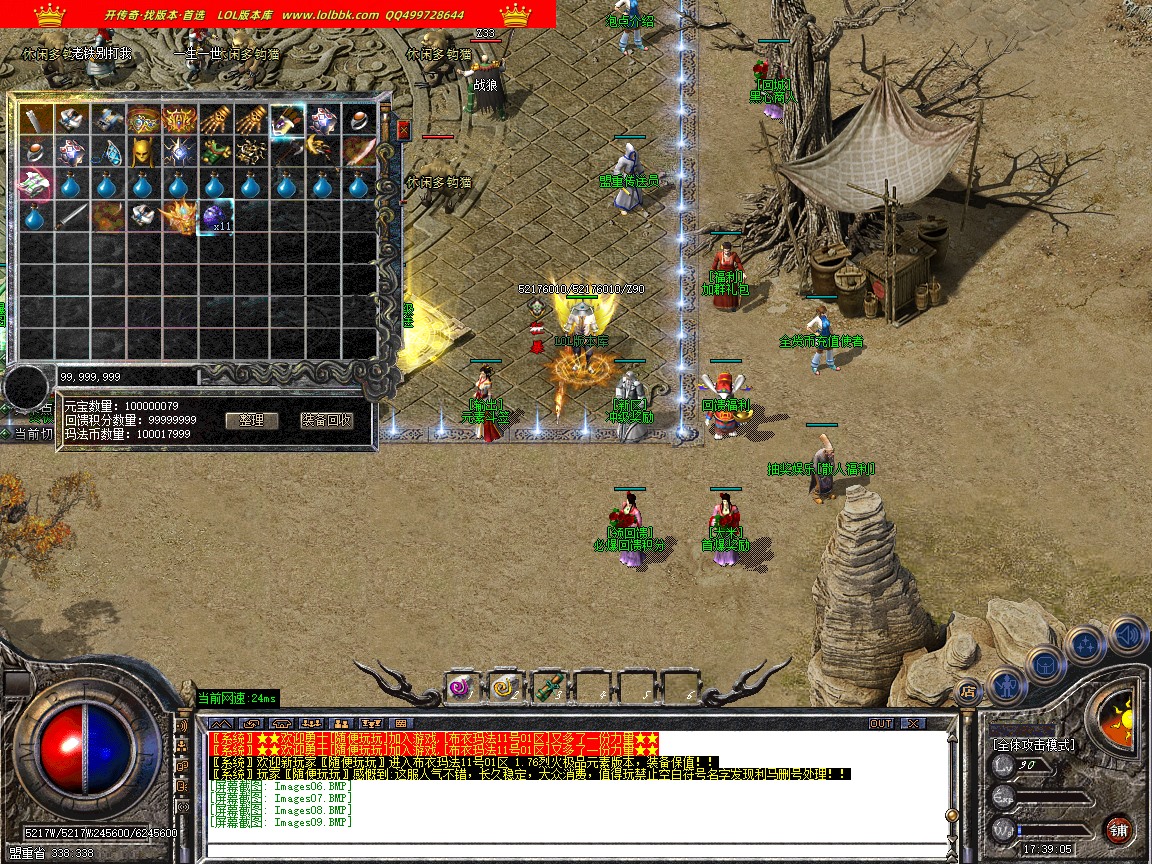Pick the golden dragon helmet item
This screenshot has width=1152, height=864.
(x=180, y=216)
